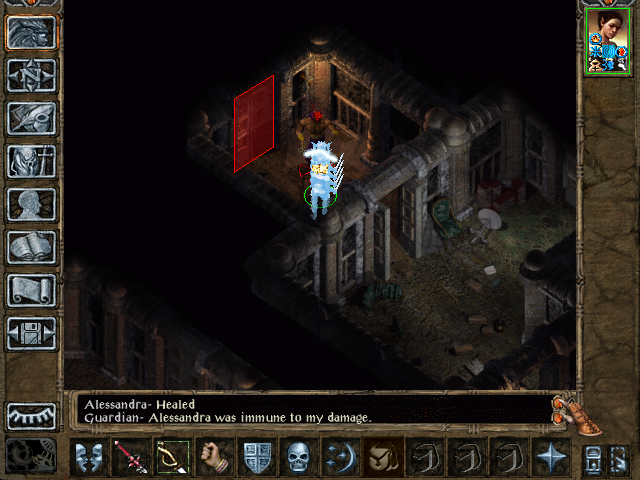The height and width of the screenshot is (480, 640).
Task: Activate the shield guard action
Action: click(x=256, y=457)
